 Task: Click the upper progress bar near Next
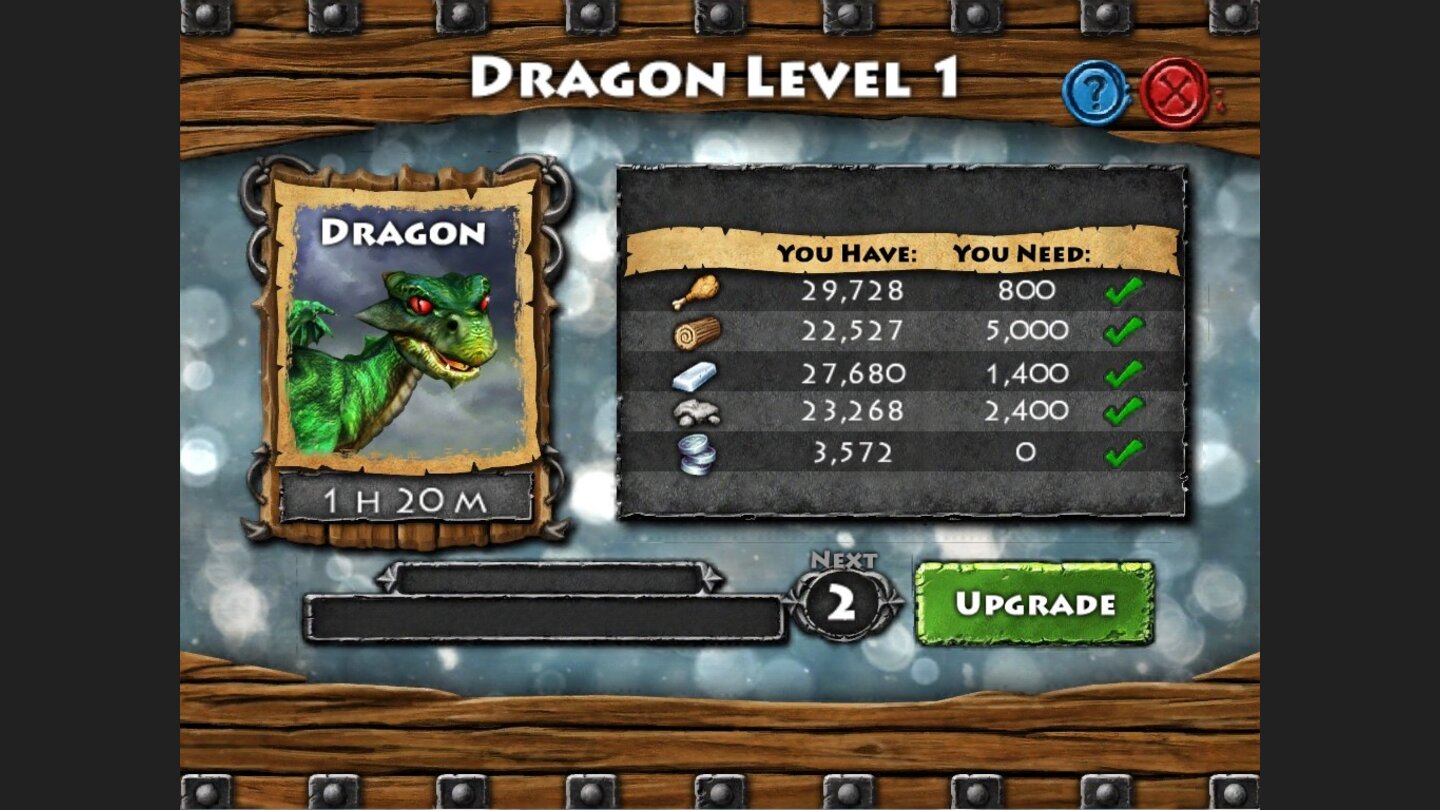click(x=550, y=577)
